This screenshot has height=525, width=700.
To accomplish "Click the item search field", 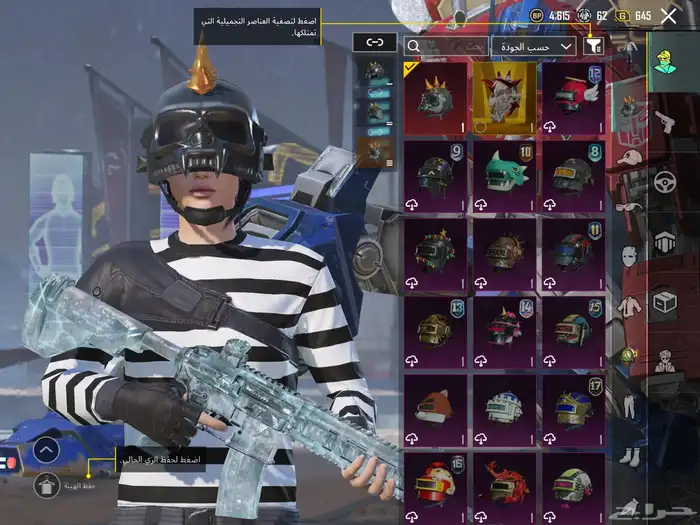I will pos(445,46).
